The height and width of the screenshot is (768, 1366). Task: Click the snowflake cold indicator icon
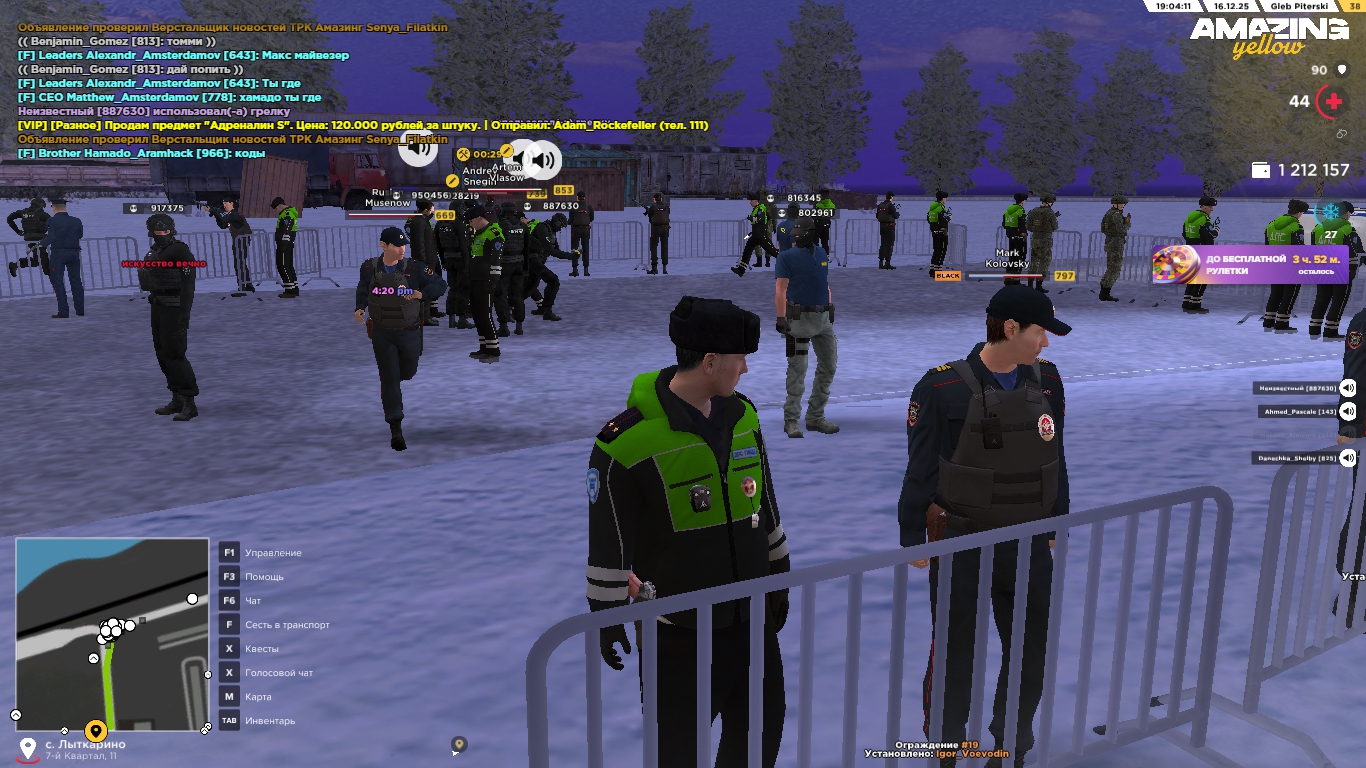coord(1331,212)
